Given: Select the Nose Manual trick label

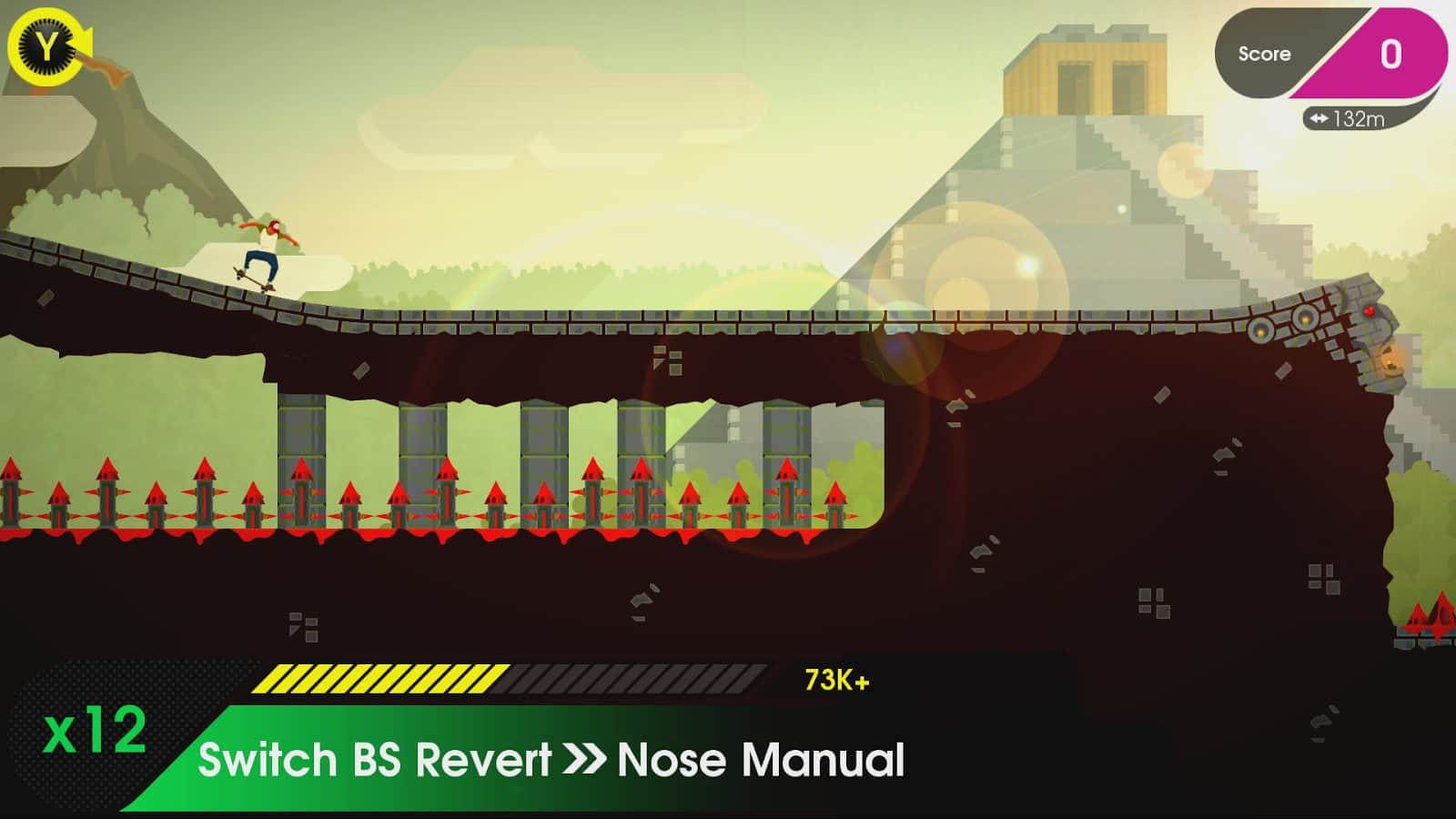Looking at the screenshot, I should [x=760, y=757].
